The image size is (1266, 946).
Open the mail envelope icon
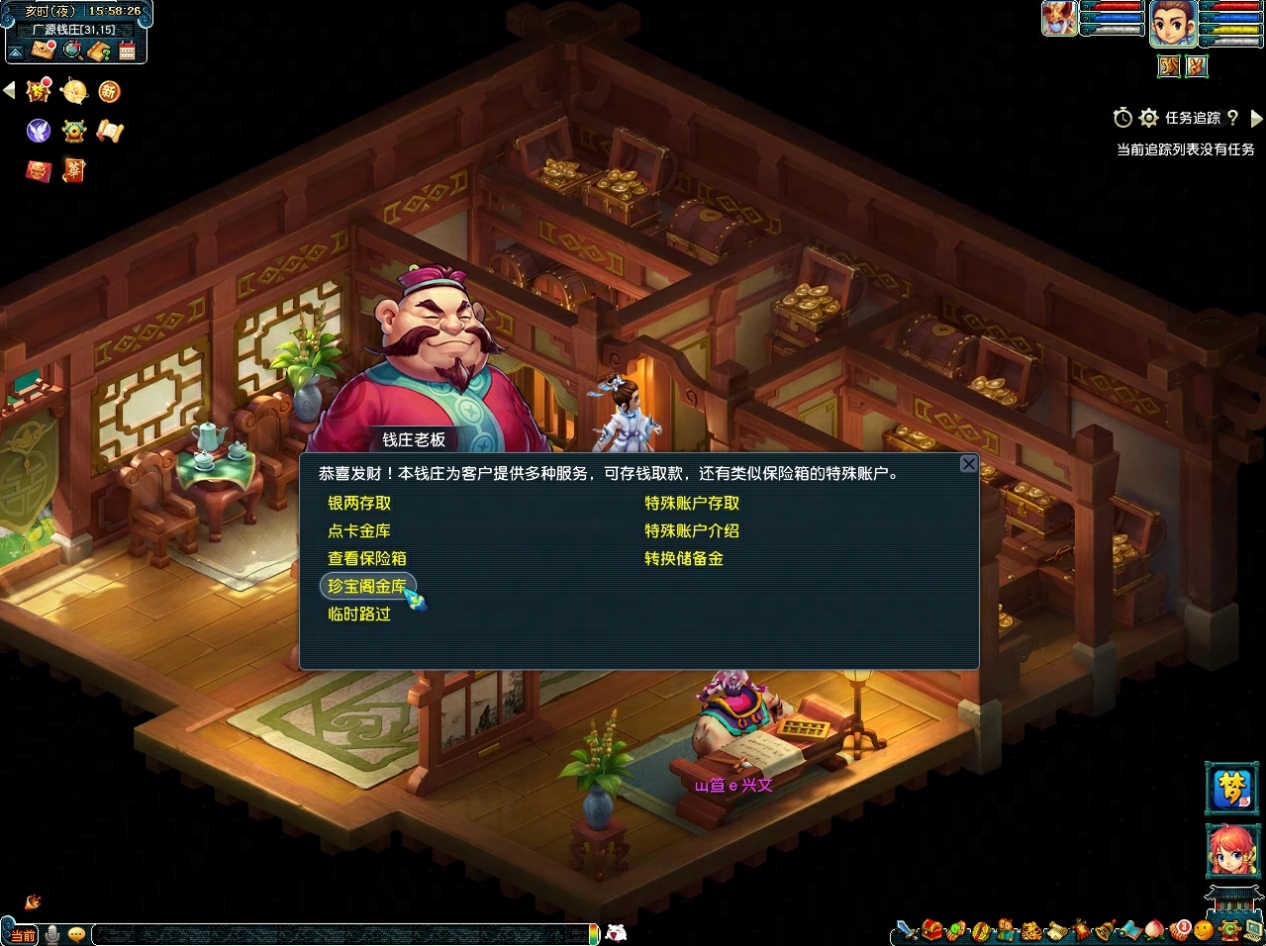click(x=42, y=51)
